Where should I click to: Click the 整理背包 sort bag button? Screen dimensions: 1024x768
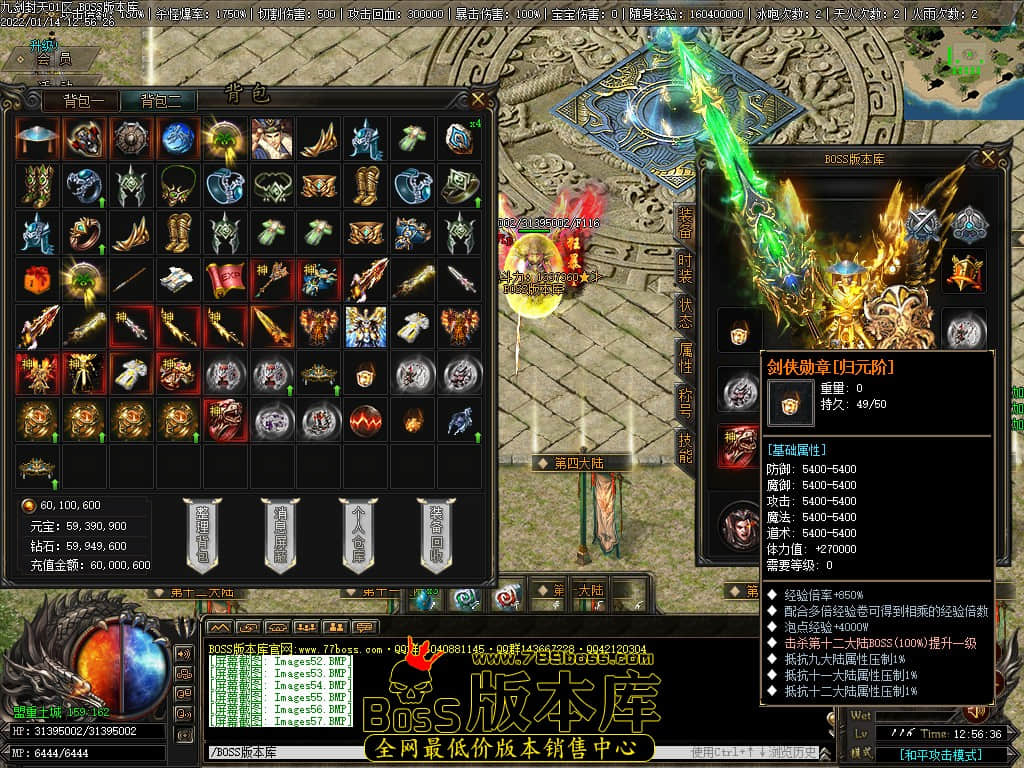[x=203, y=535]
